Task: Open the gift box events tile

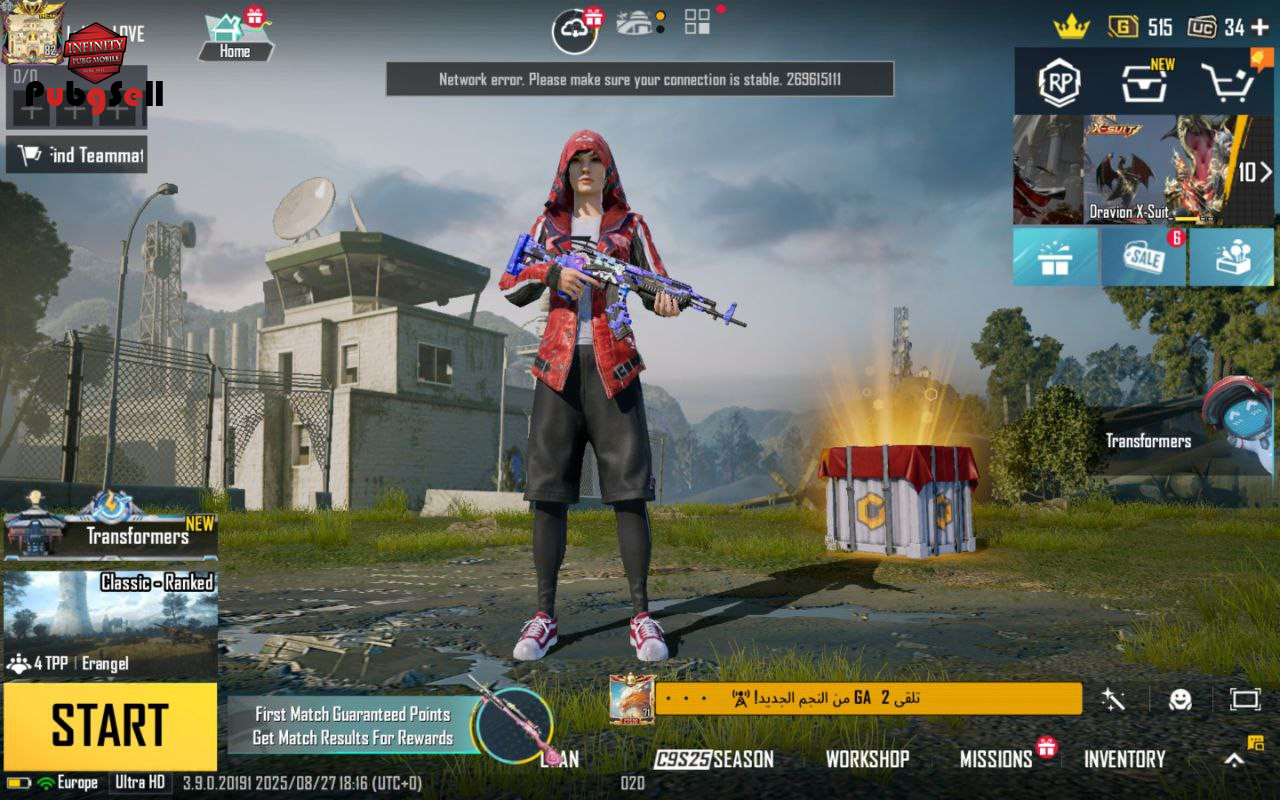Action: coord(1055,258)
